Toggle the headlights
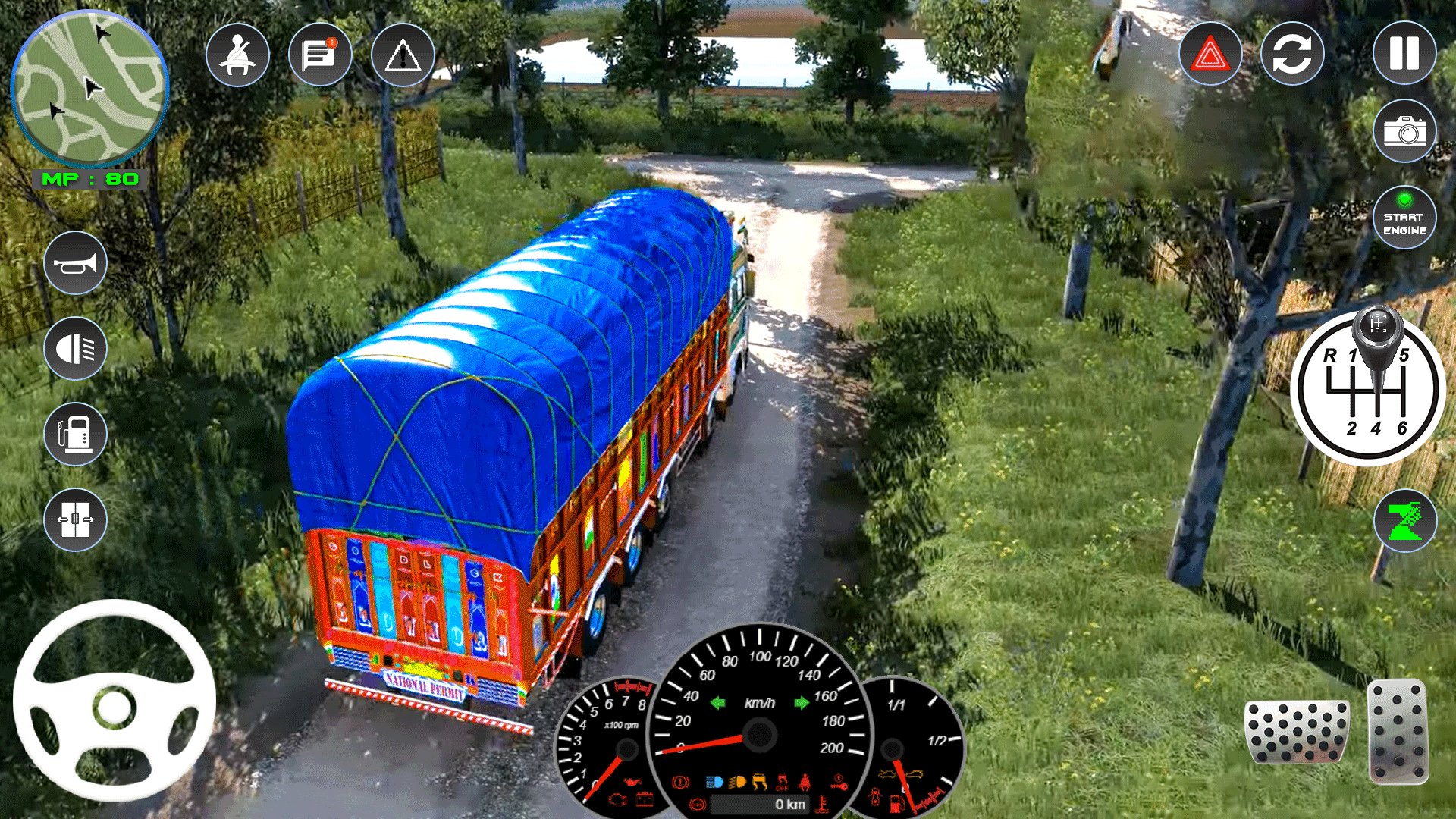This screenshot has height=819, width=1456. click(76, 347)
